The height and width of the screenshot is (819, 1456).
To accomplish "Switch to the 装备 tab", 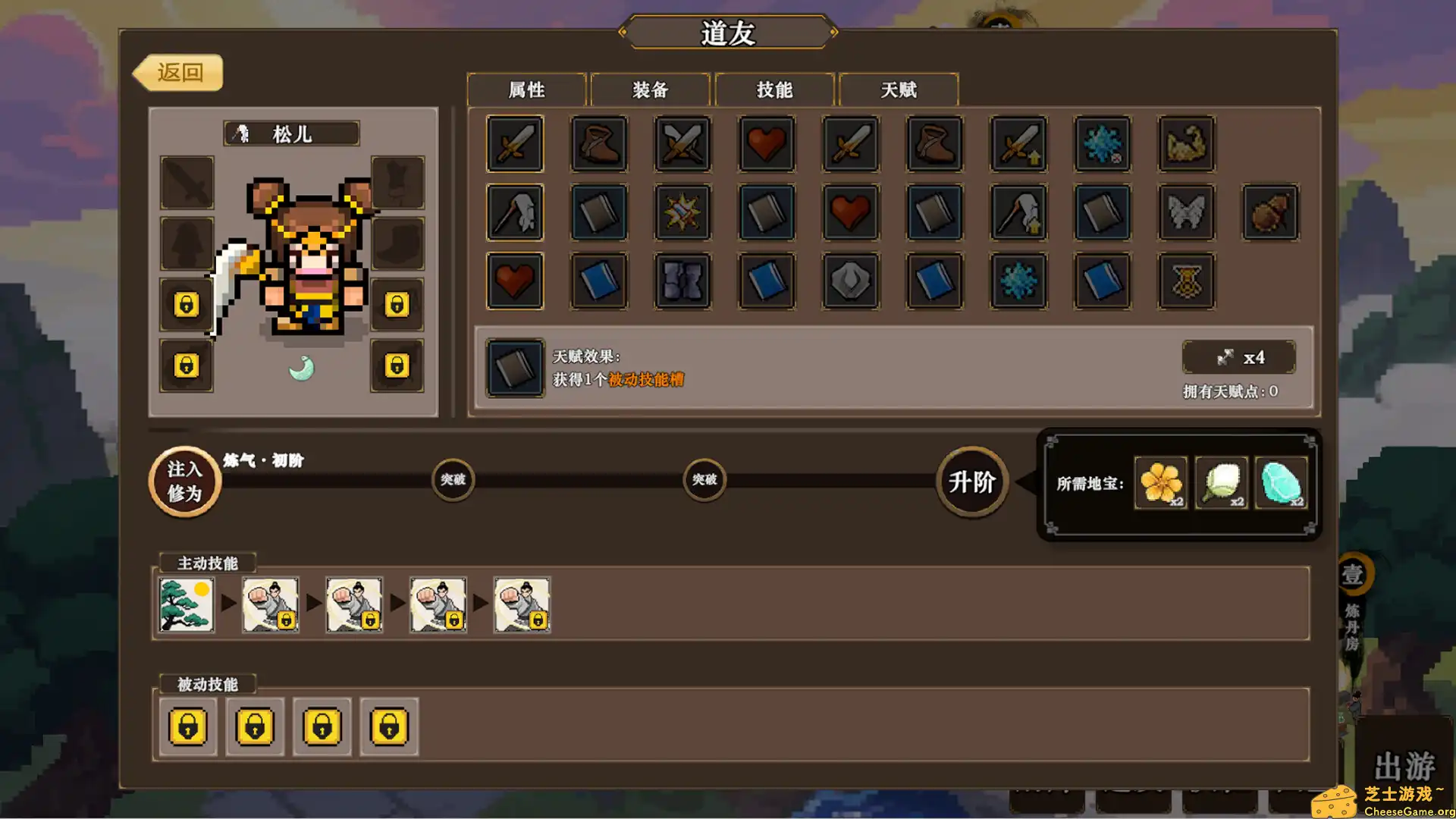I will 650,89.
